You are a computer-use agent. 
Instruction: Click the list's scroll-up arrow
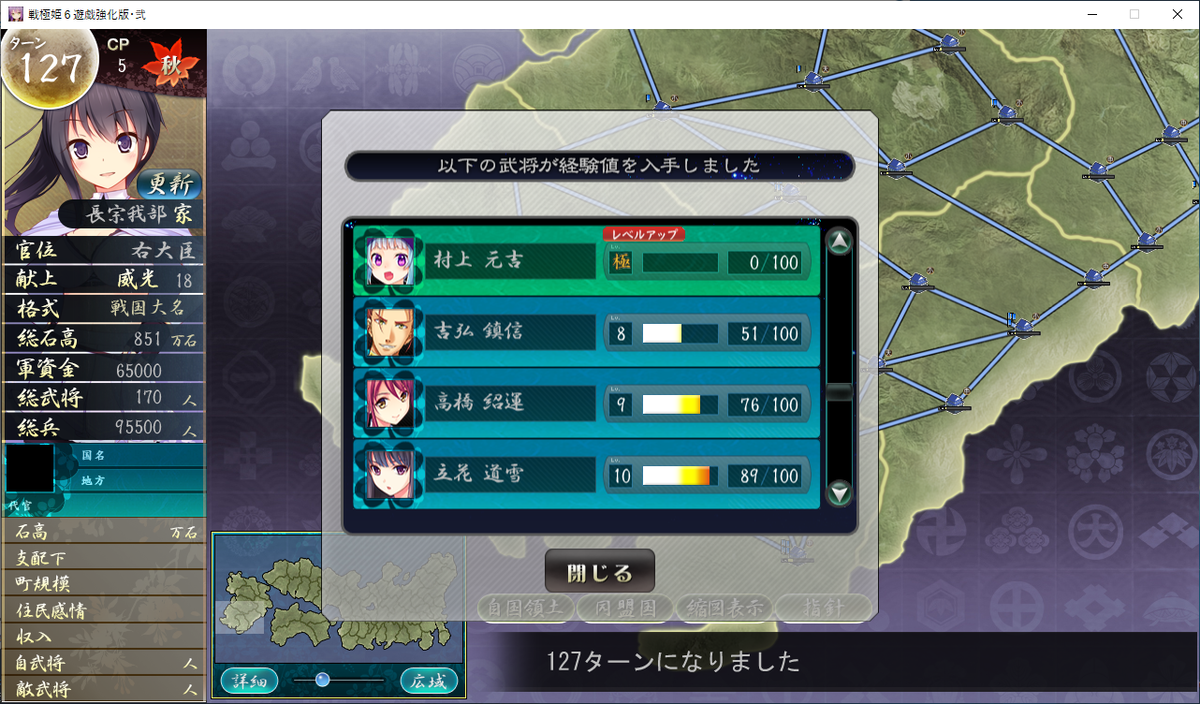coord(840,242)
